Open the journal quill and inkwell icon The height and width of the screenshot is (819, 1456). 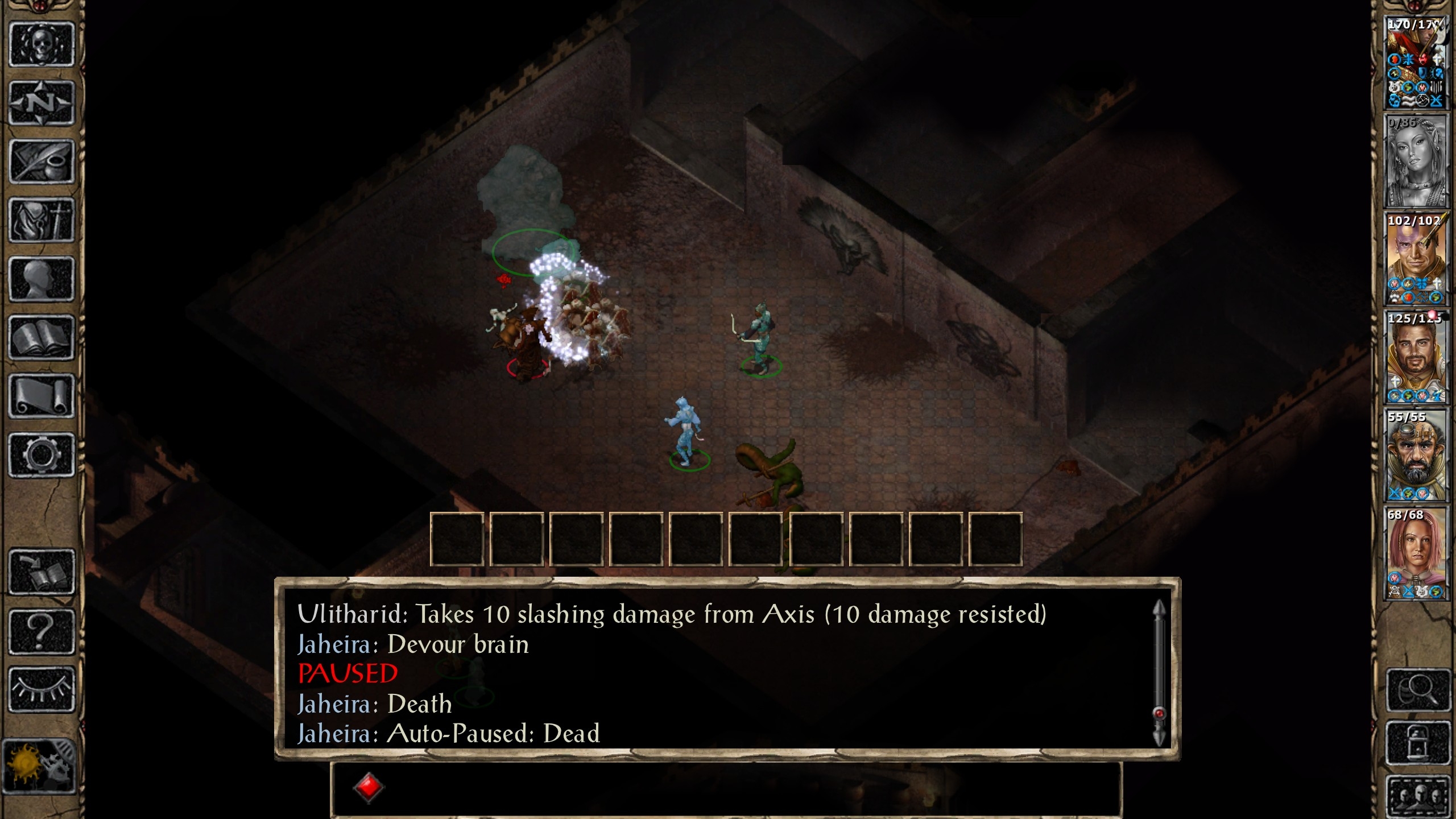click(42, 162)
